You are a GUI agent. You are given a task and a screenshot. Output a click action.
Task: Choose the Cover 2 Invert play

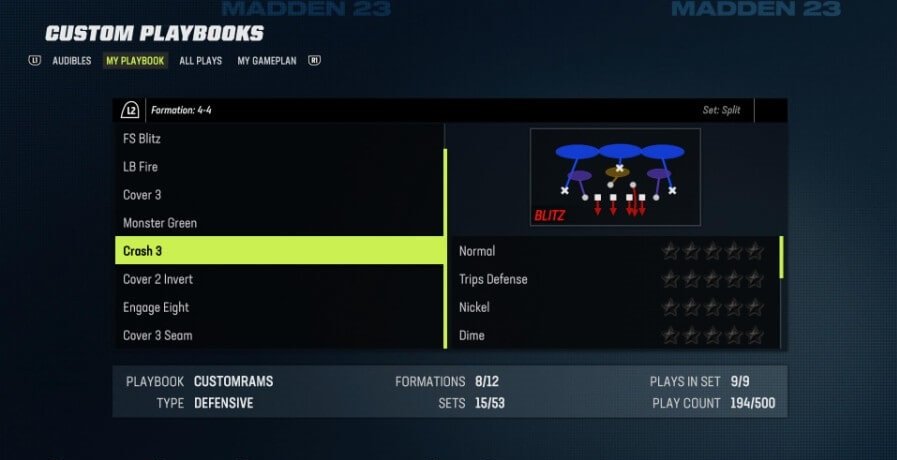279,279
